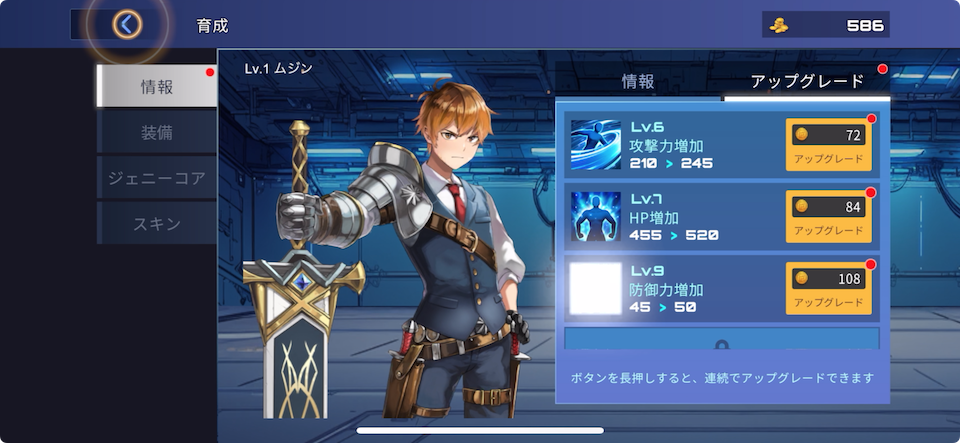The image size is (960, 443).
Task: Open the 装備 equipment tab
Action: click(x=156, y=132)
